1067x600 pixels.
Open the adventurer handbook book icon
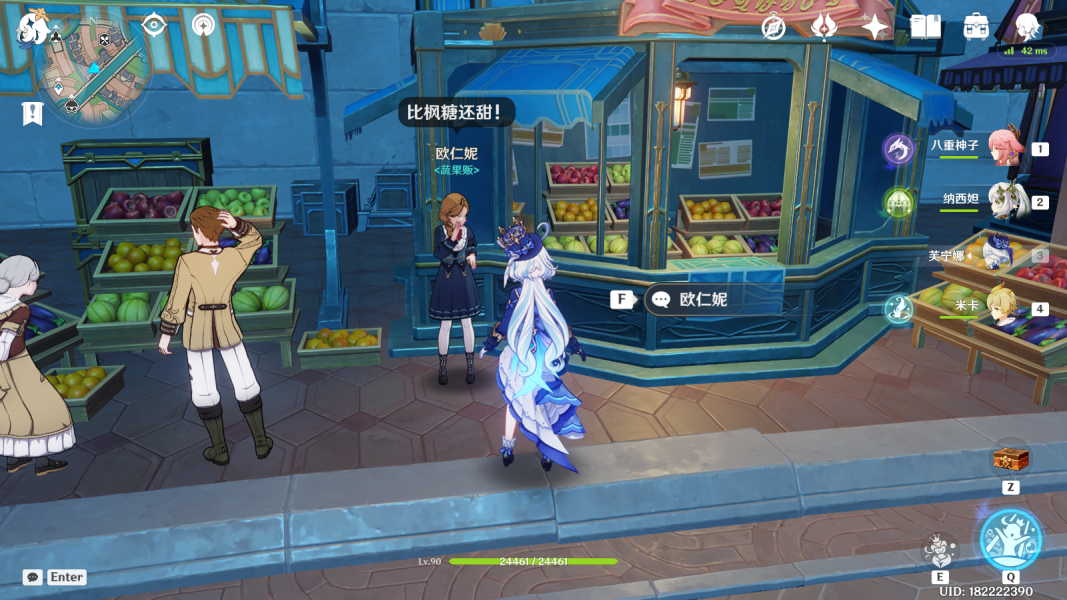925,27
